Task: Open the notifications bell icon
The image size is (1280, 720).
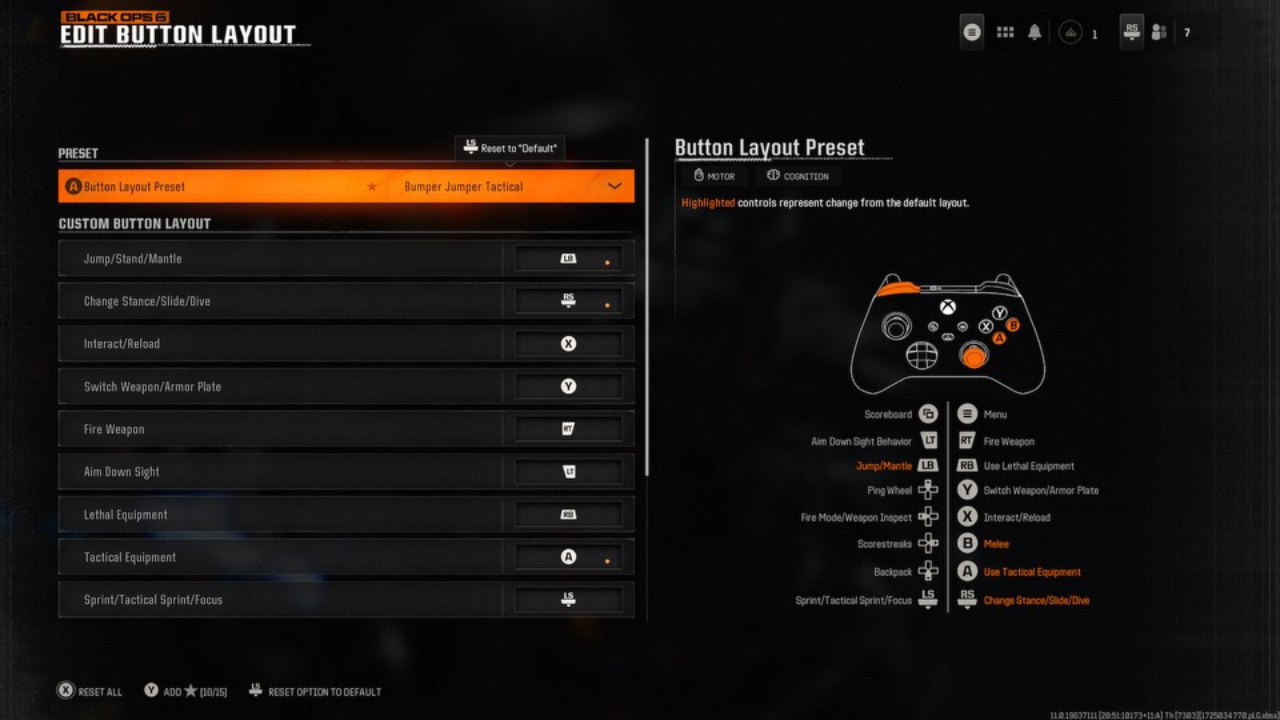Action: tap(1034, 32)
